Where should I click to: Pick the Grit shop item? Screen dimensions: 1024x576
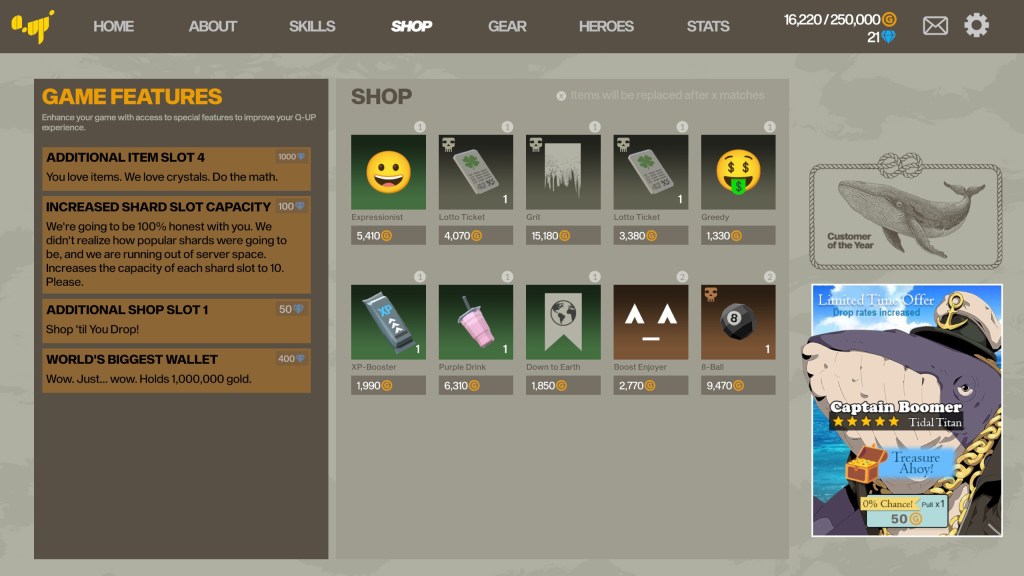click(563, 172)
